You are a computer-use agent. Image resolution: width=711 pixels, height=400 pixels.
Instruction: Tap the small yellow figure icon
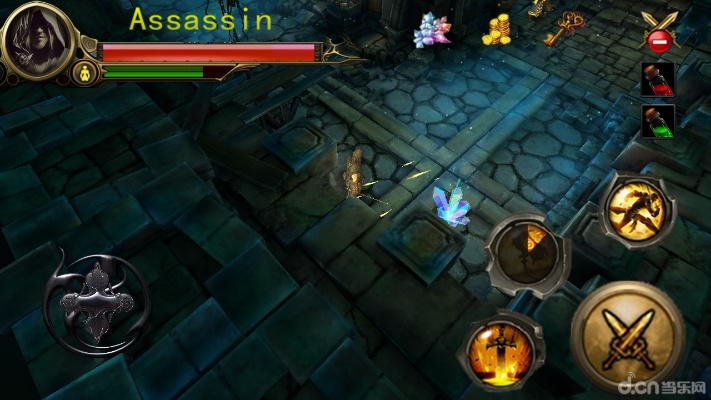click(x=84, y=72)
